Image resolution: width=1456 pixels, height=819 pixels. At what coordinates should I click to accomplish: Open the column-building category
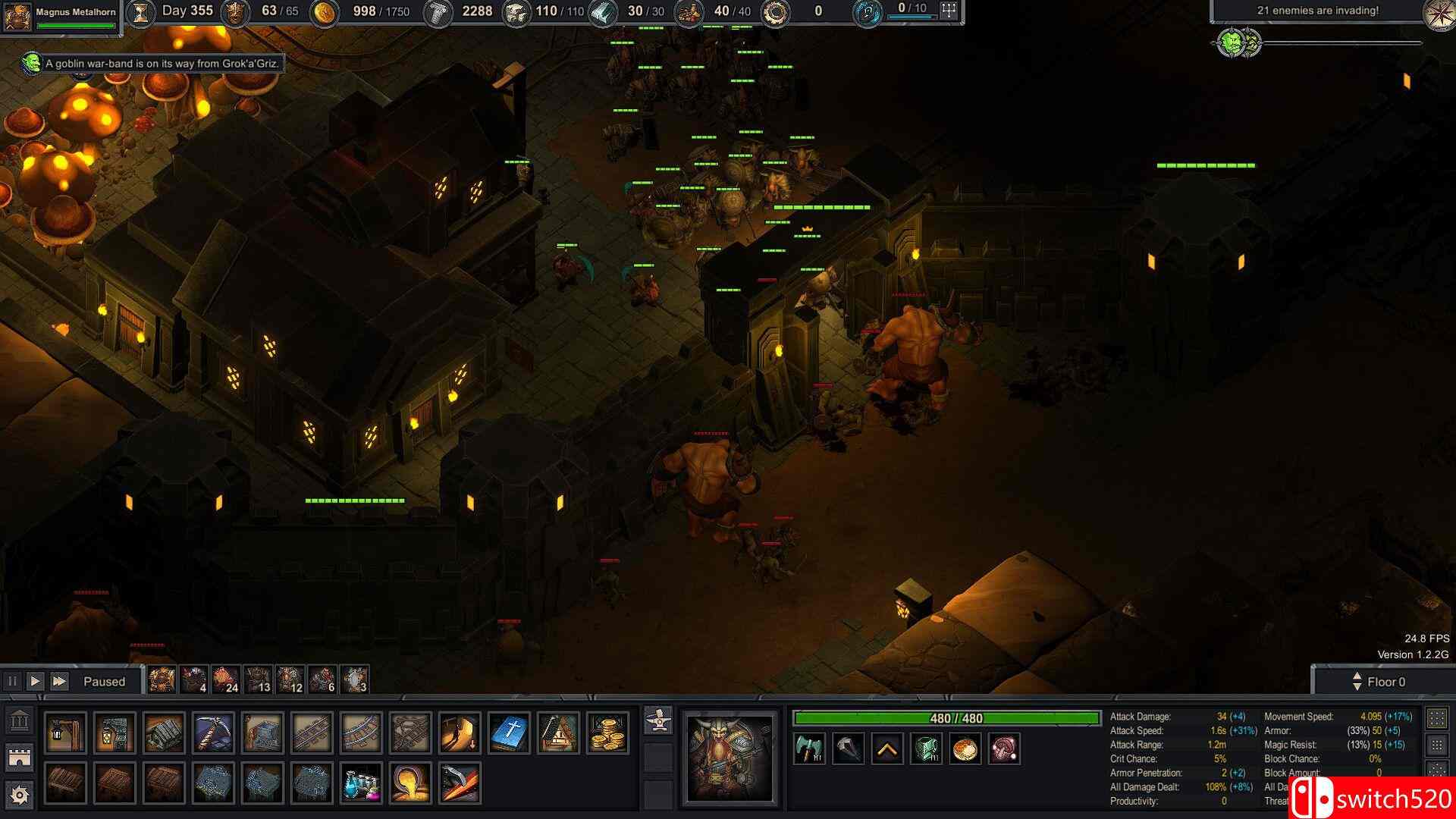pyautogui.click(x=20, y=720)
